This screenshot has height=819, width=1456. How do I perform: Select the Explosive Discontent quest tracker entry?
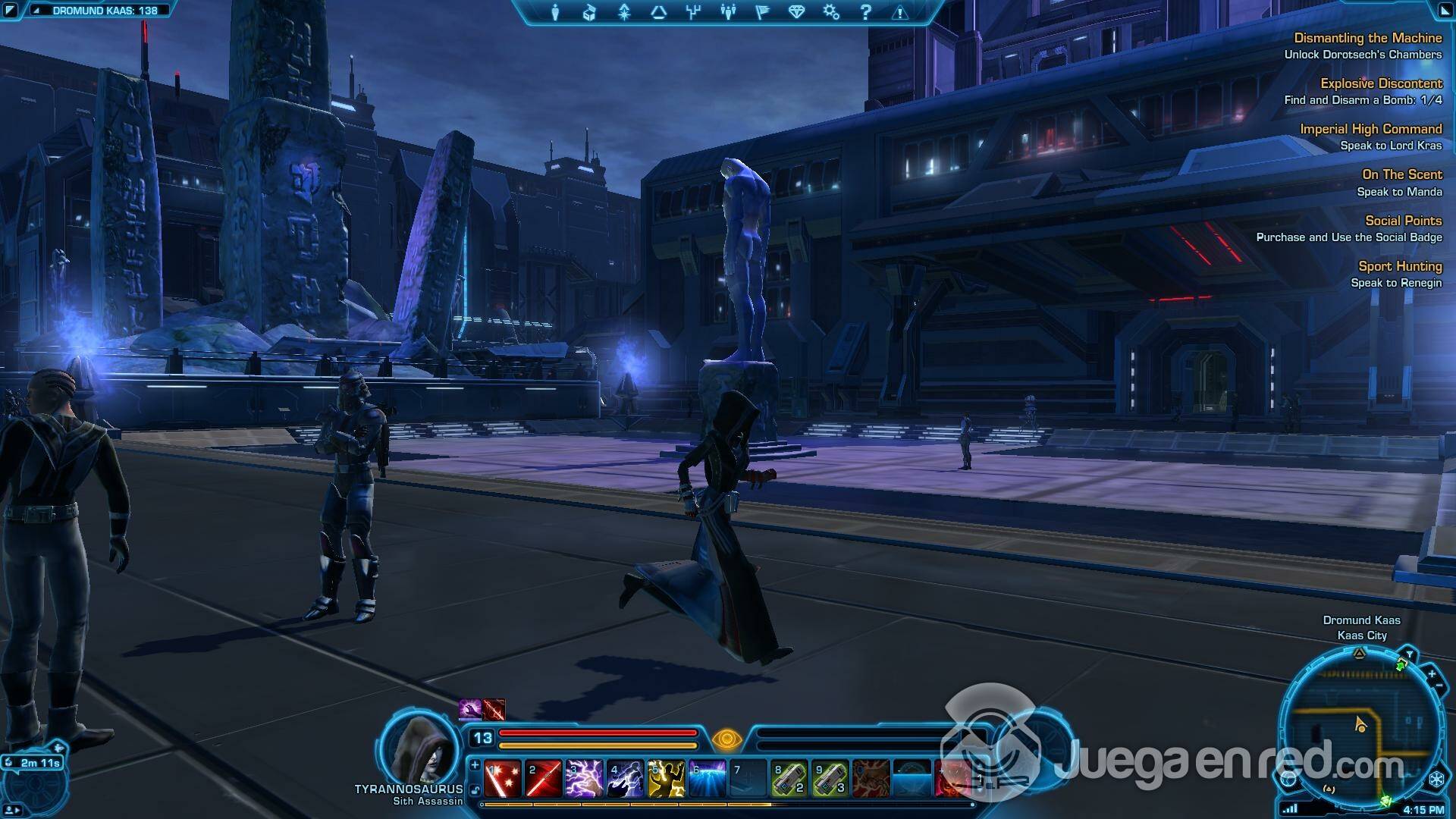[x=1381, y=83]
